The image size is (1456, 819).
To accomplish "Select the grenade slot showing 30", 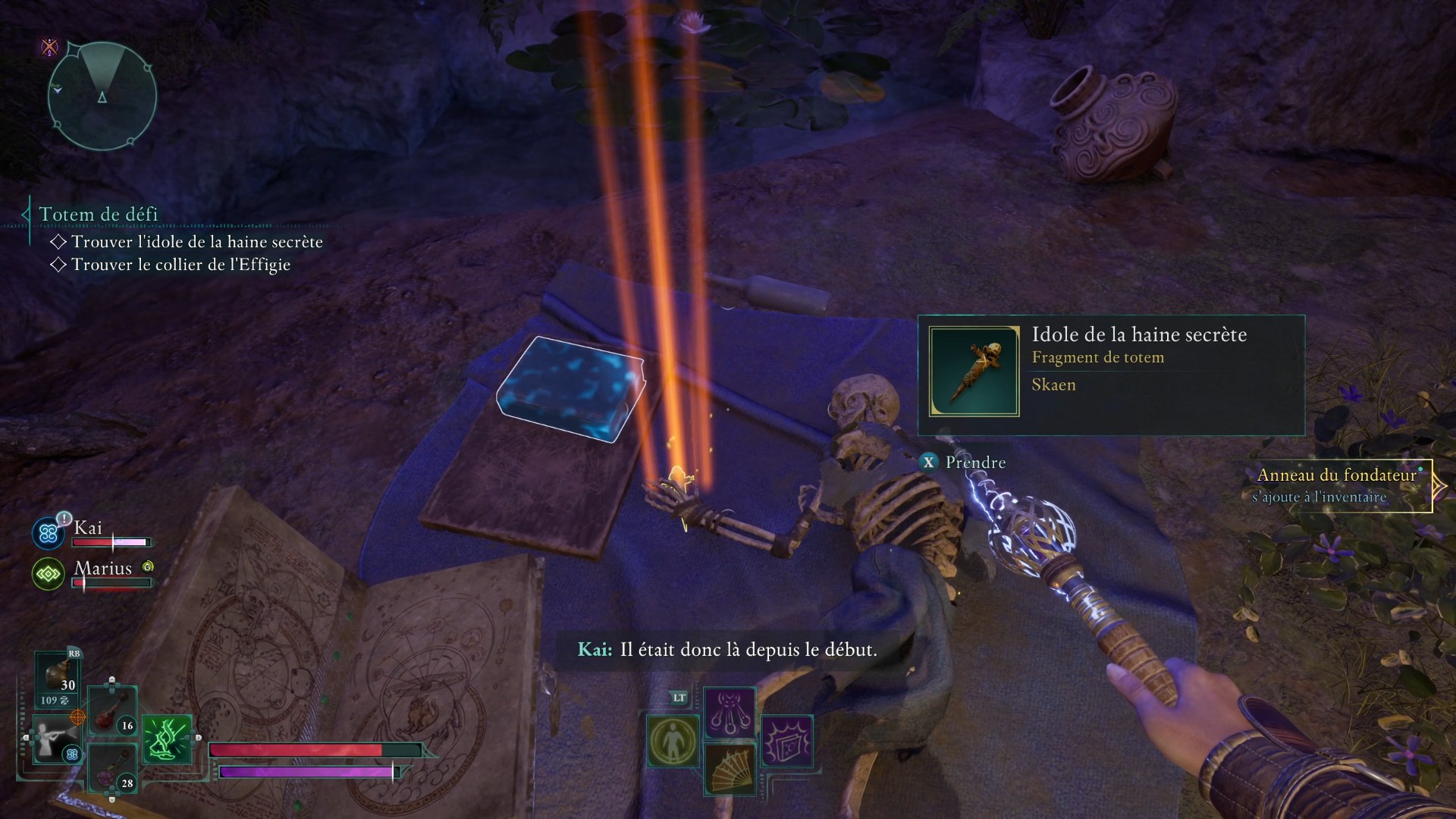I will click(58, 677).
